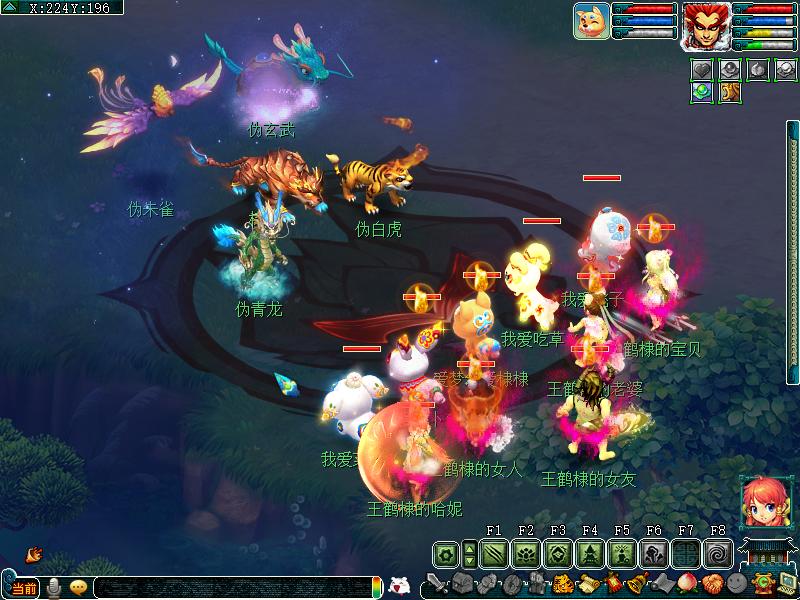Use the F8 spiral vortex skill
800x600 pixels.
tap(717, 553)
